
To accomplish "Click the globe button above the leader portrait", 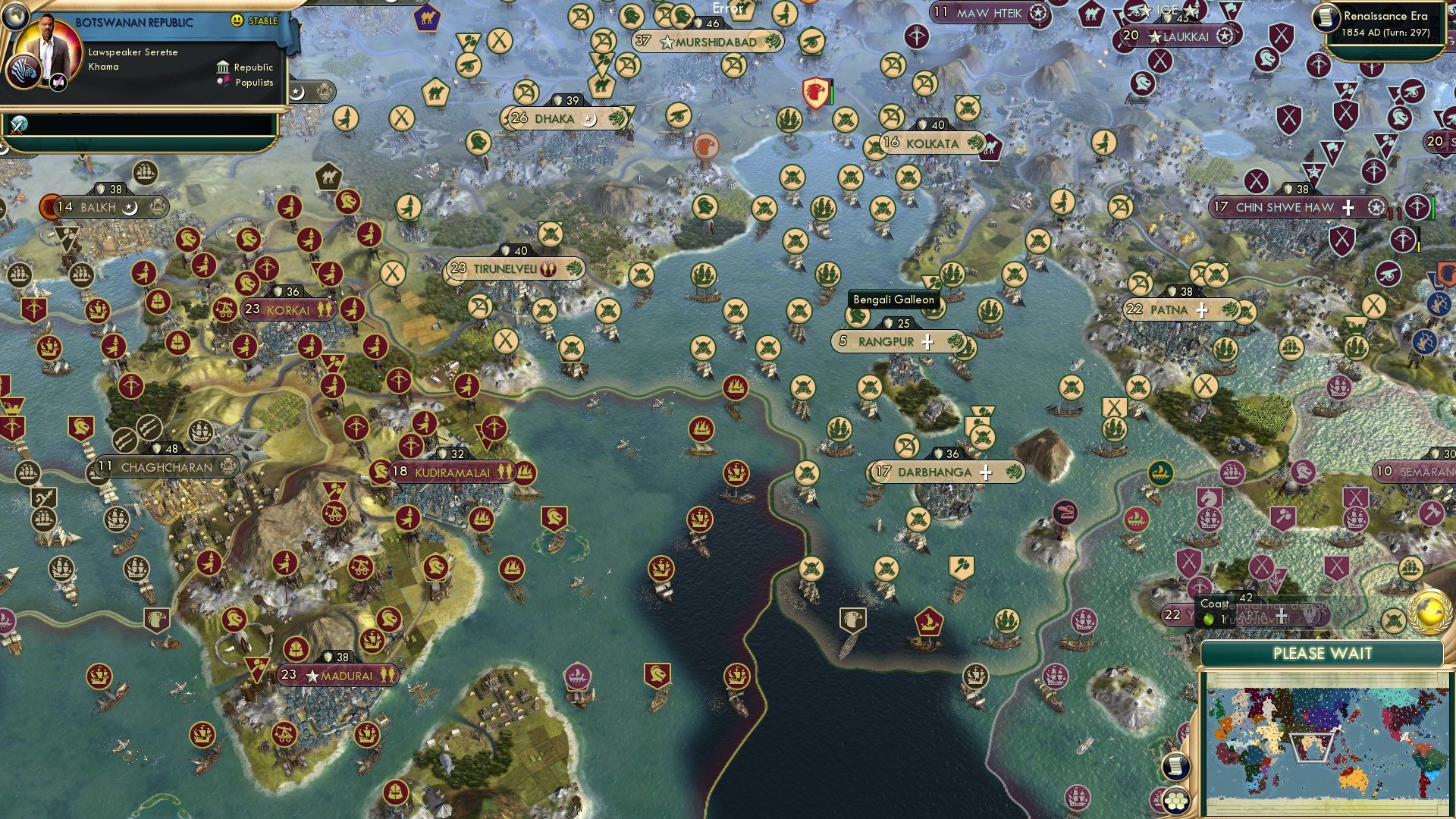I will tap(14, 14).
